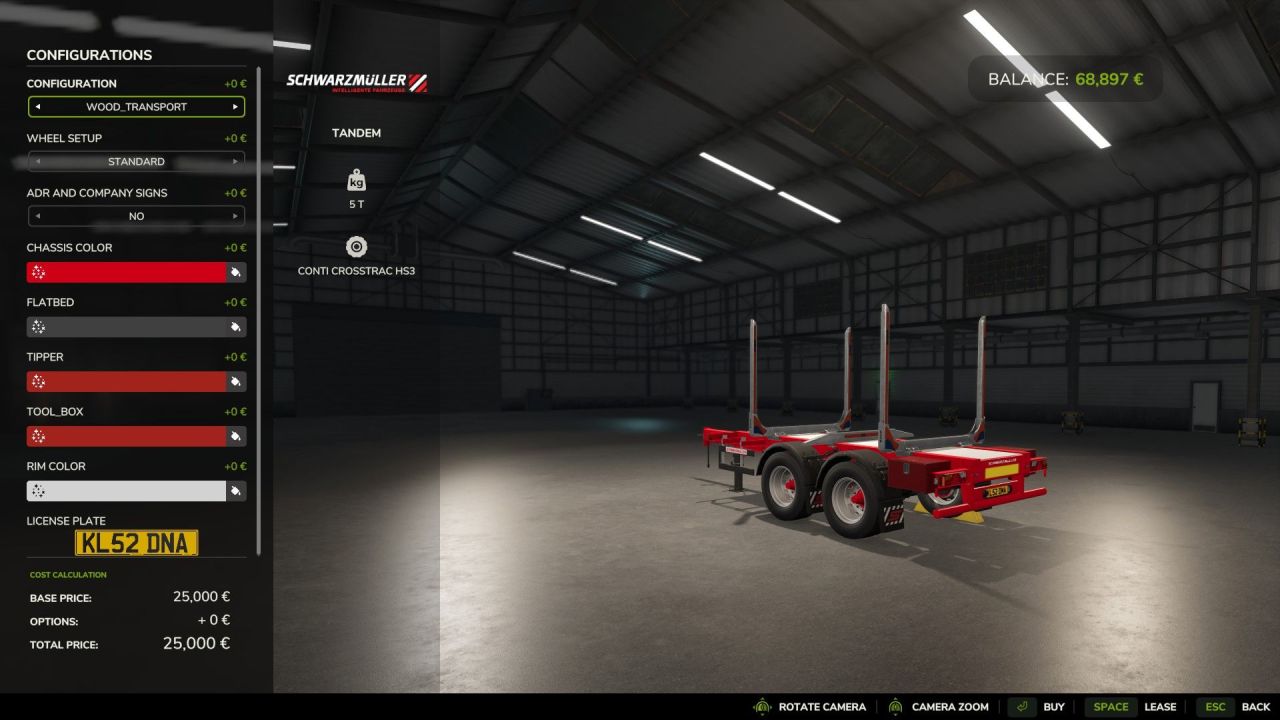The height and width of the screenshot is (720, 1280).
Task: Click the Rotate Camera icon in bottom bar
Action: (761, 706)
